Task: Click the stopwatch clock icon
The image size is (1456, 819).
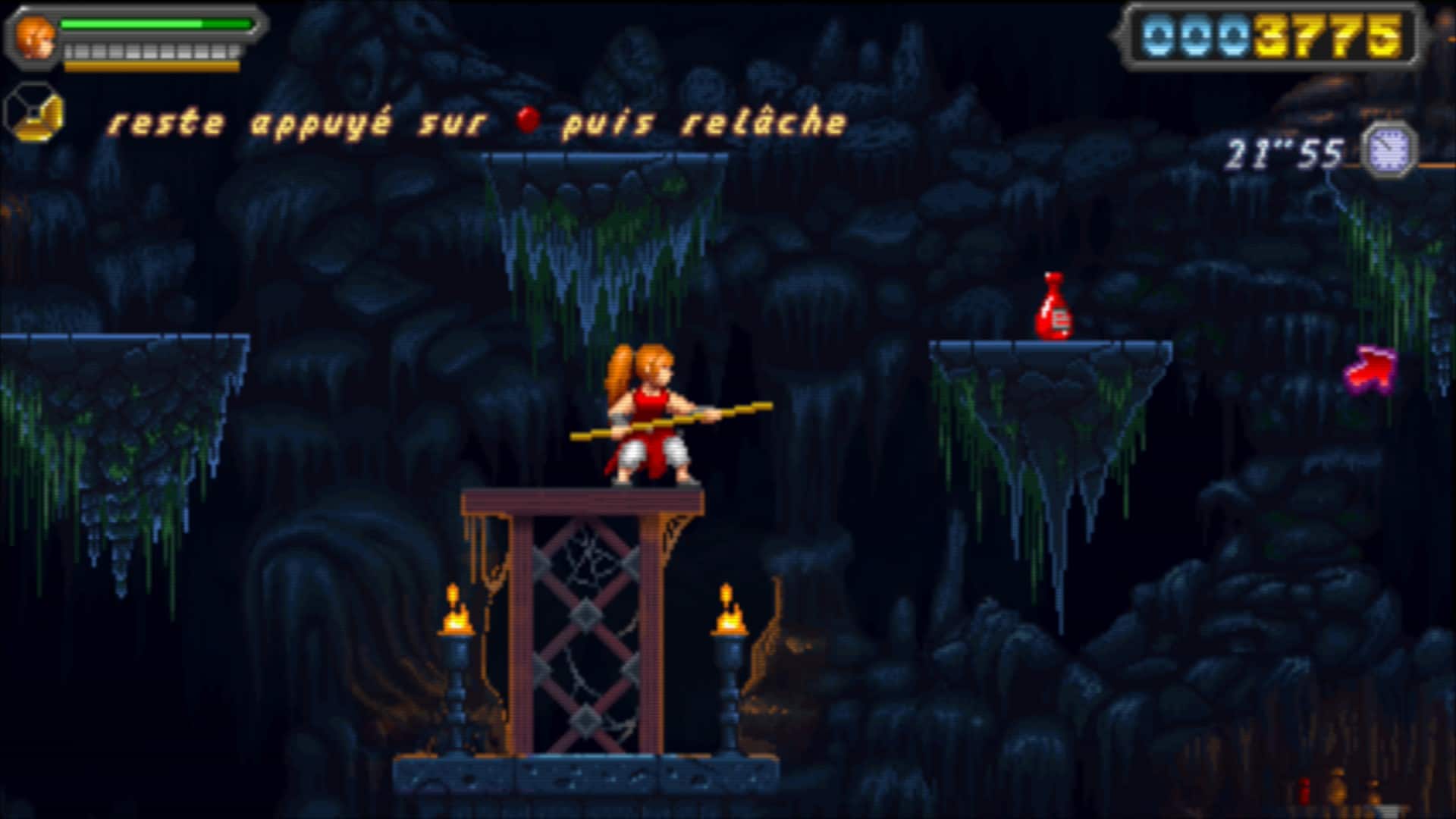Action: tap(1389, 149)
